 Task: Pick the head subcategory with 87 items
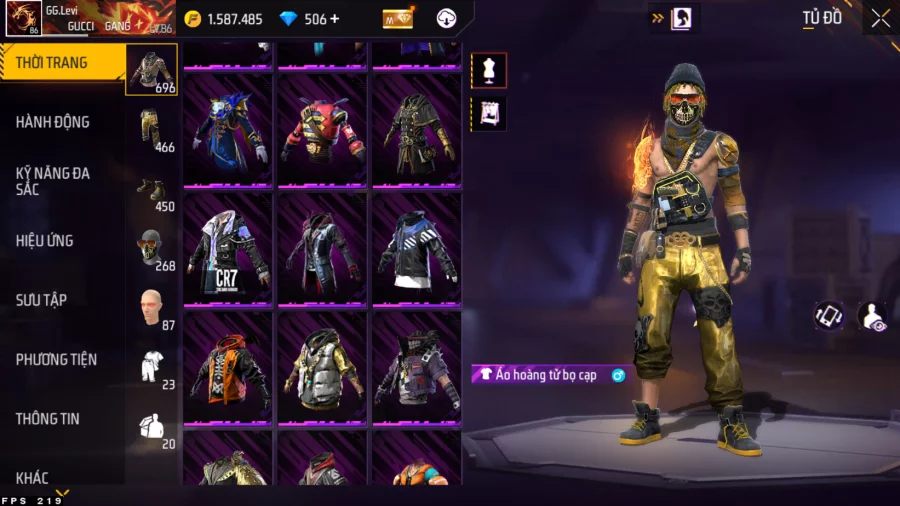coord(151,306)
